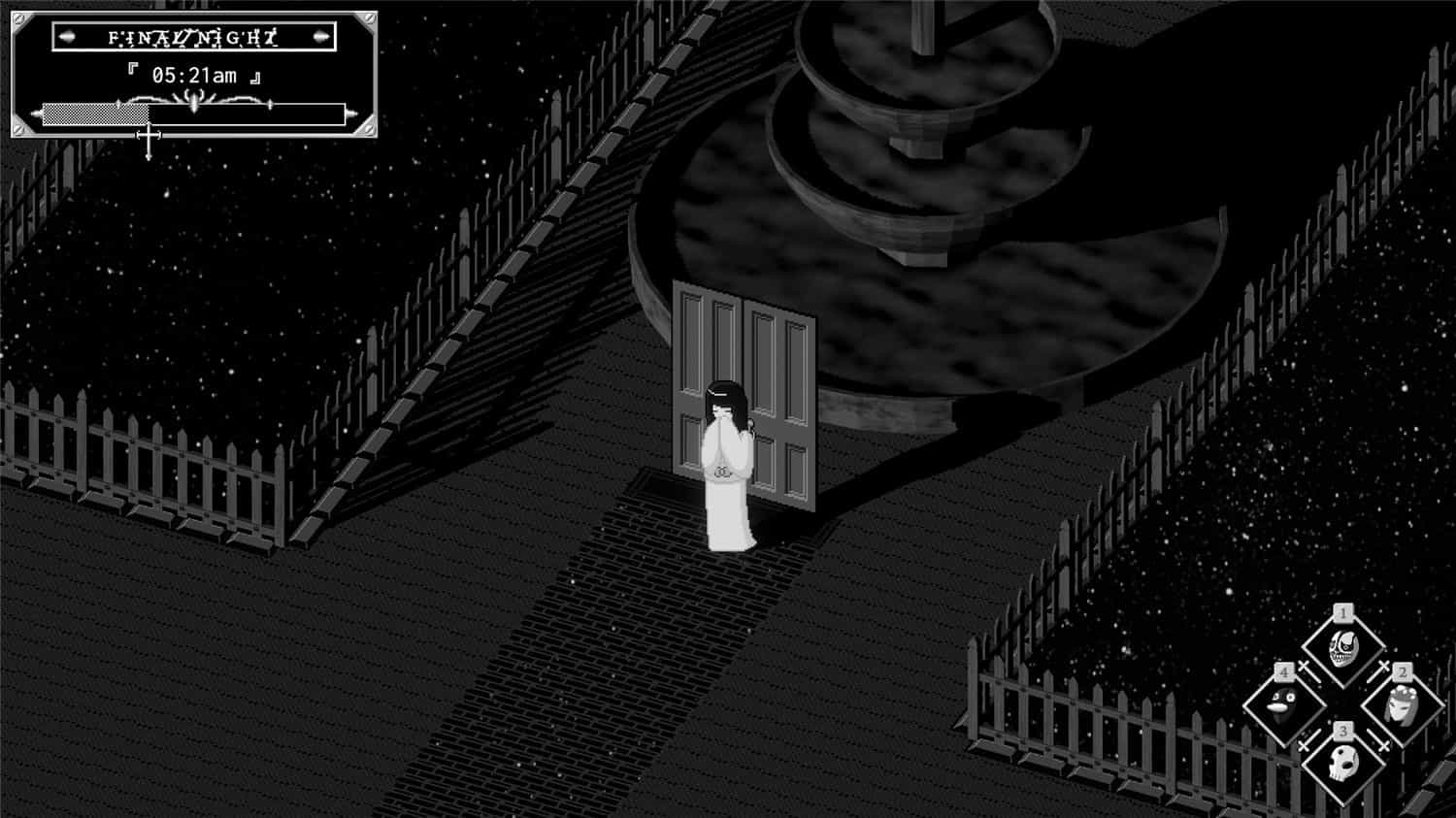Select the grinning demon mask in slot 1
Viewport: 1456px width, 818px height.
1343,646
